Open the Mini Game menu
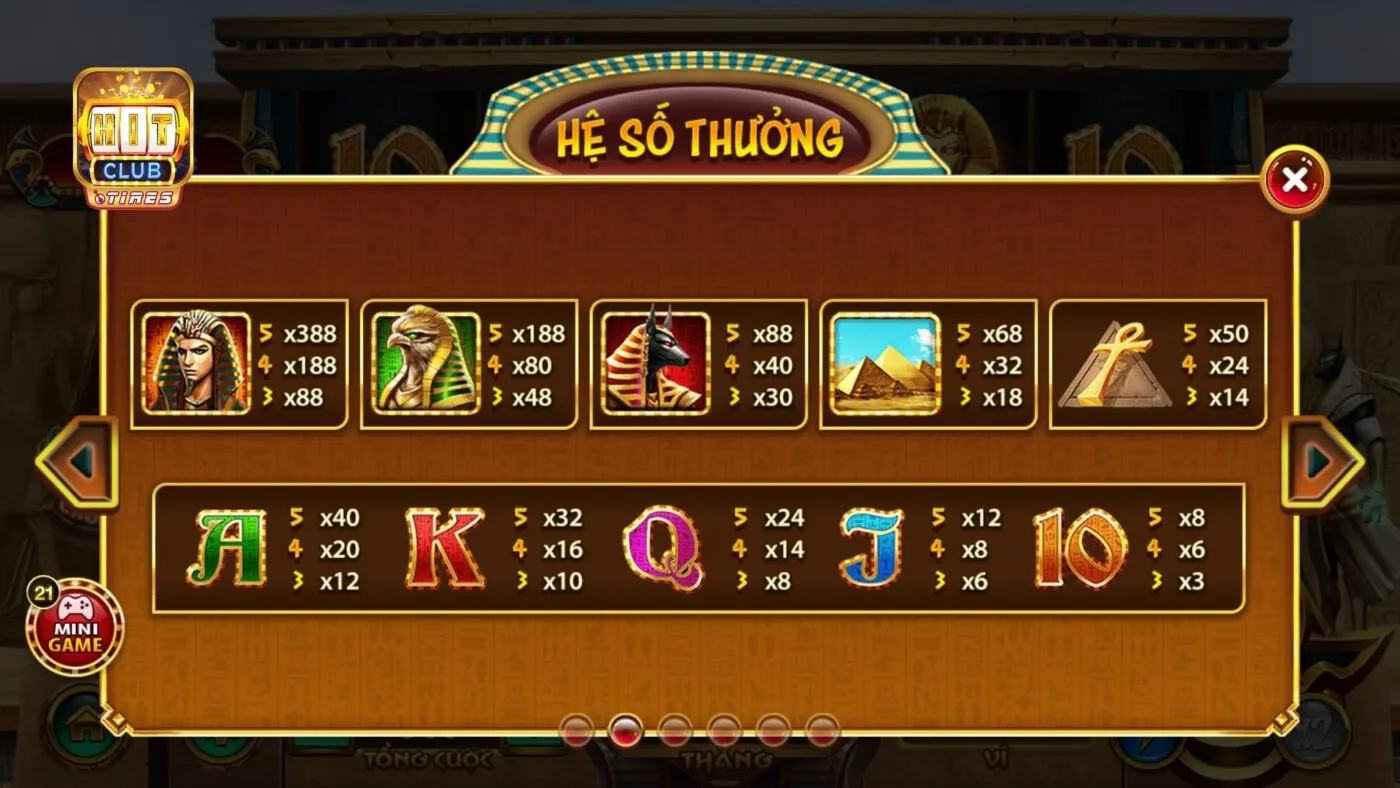Viewport: 1400px width, 788px height. click(x=75, y=632)
